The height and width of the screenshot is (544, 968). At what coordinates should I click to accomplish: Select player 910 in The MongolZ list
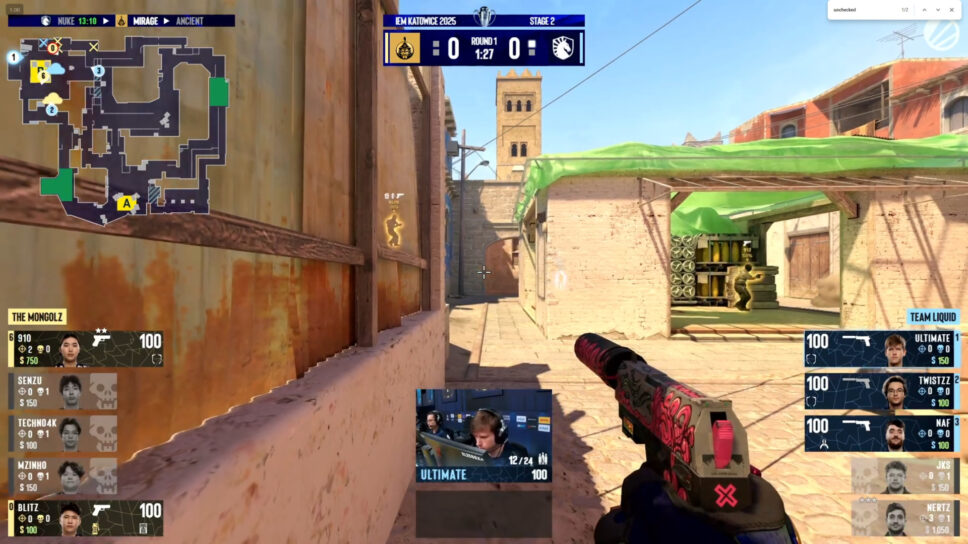pos(85,348)
